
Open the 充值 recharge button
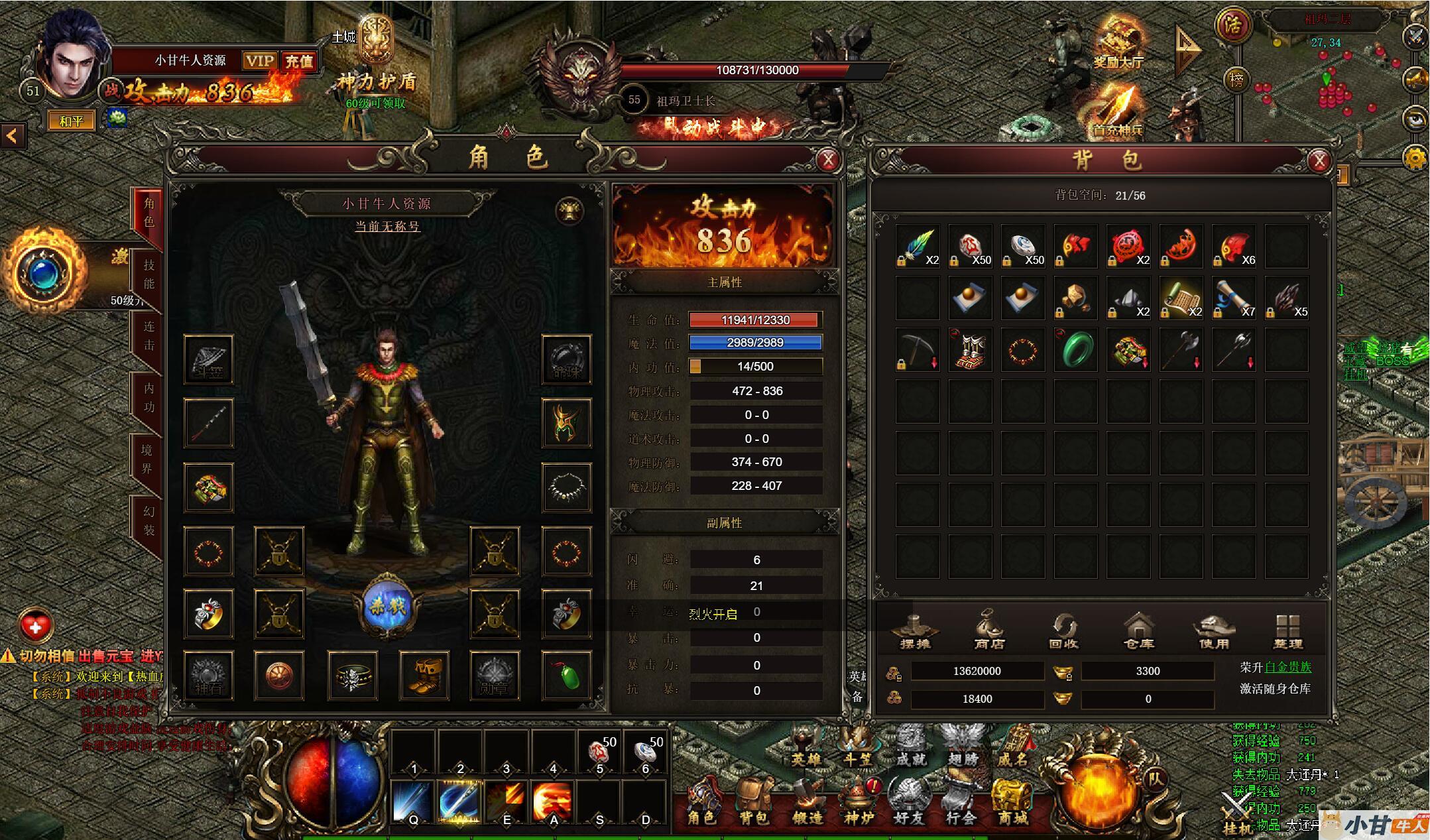tap(298, 62)
